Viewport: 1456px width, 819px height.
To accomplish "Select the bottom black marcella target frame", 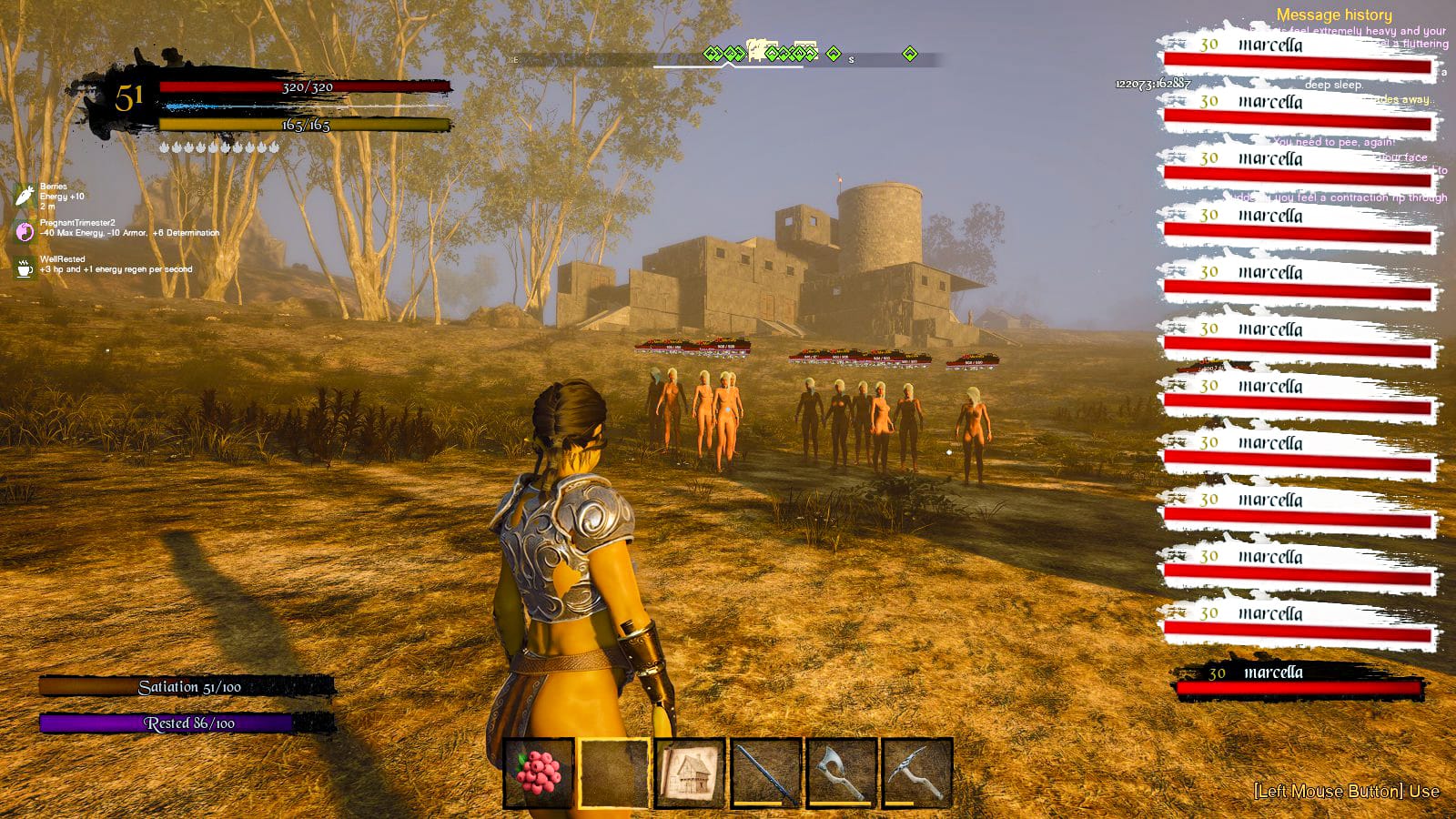I will [1298, 680].
